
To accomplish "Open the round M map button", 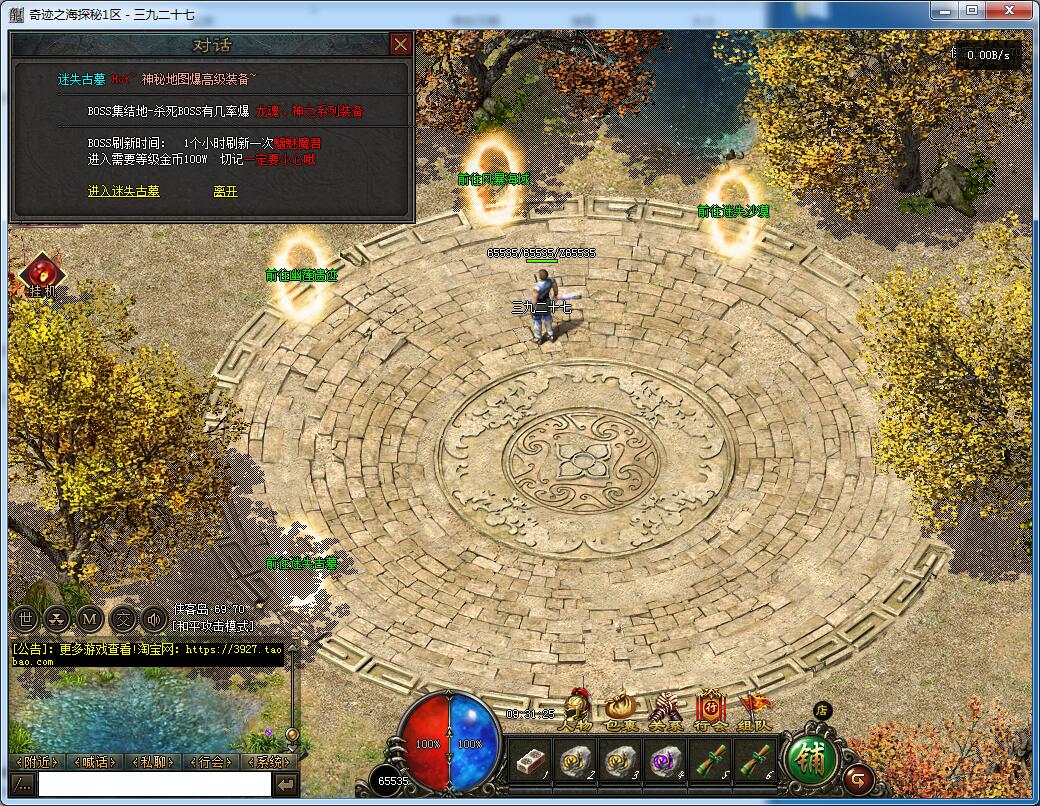I will (x=89, y=619).
